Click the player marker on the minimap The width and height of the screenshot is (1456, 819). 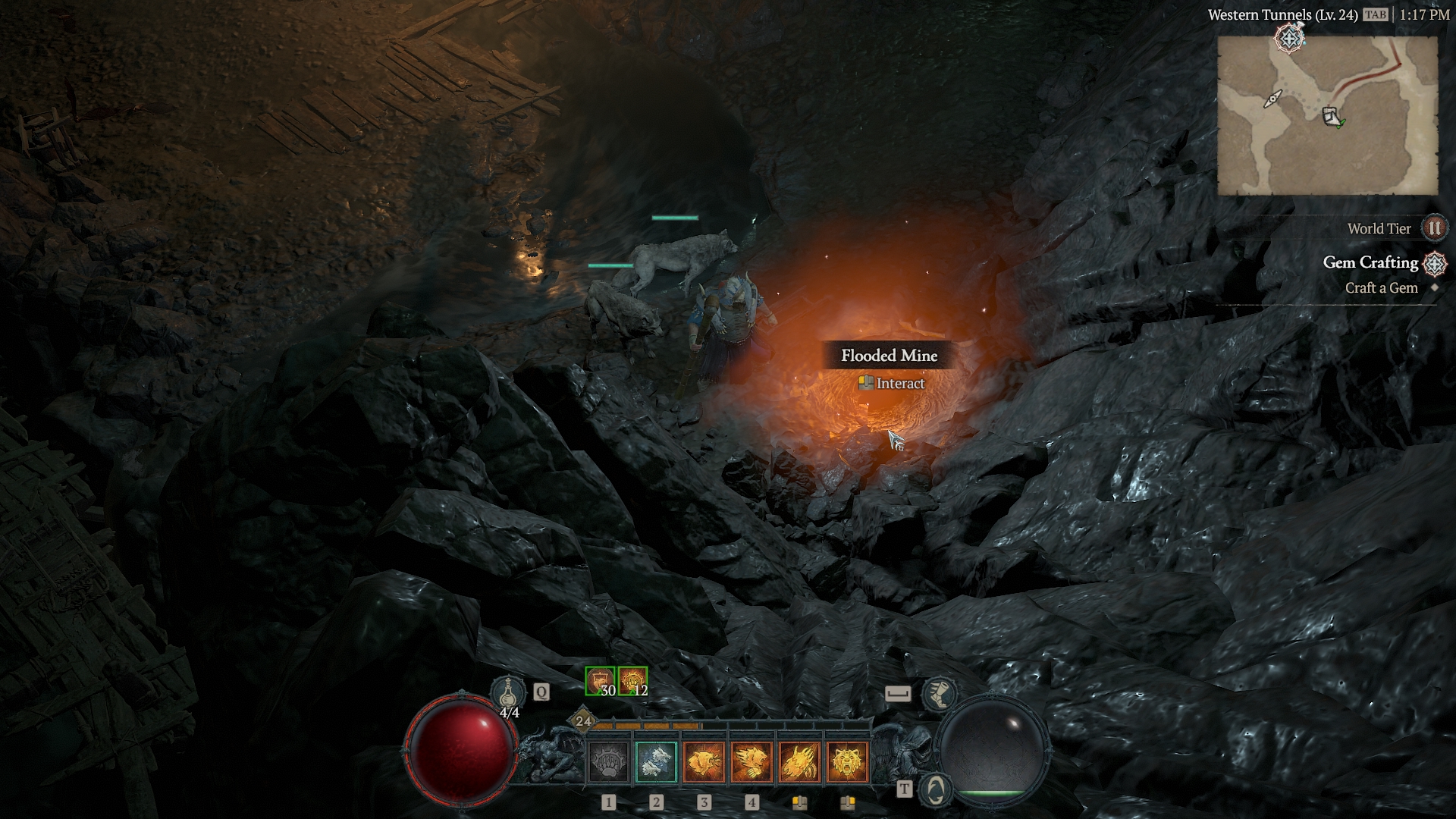tap(1331, 117)
